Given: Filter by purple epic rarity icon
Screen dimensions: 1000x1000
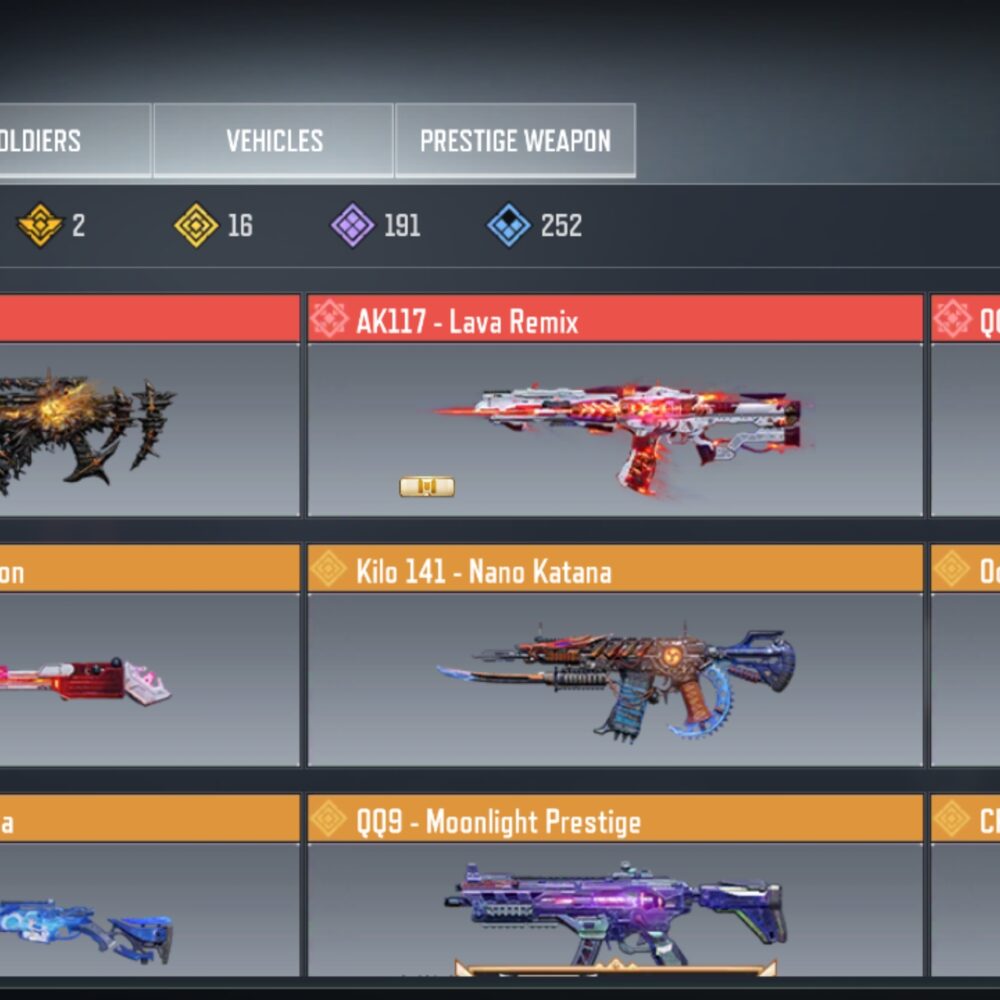Looking at the screenshot, I should pyautogui.click(x=352, y=226).
